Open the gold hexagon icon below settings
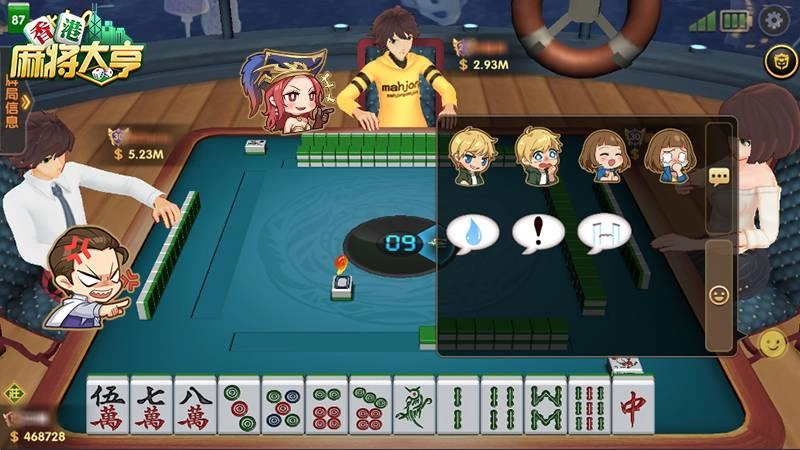Image resolution: width=800 pixels, height=450 pixels. (x=774, y=62)
